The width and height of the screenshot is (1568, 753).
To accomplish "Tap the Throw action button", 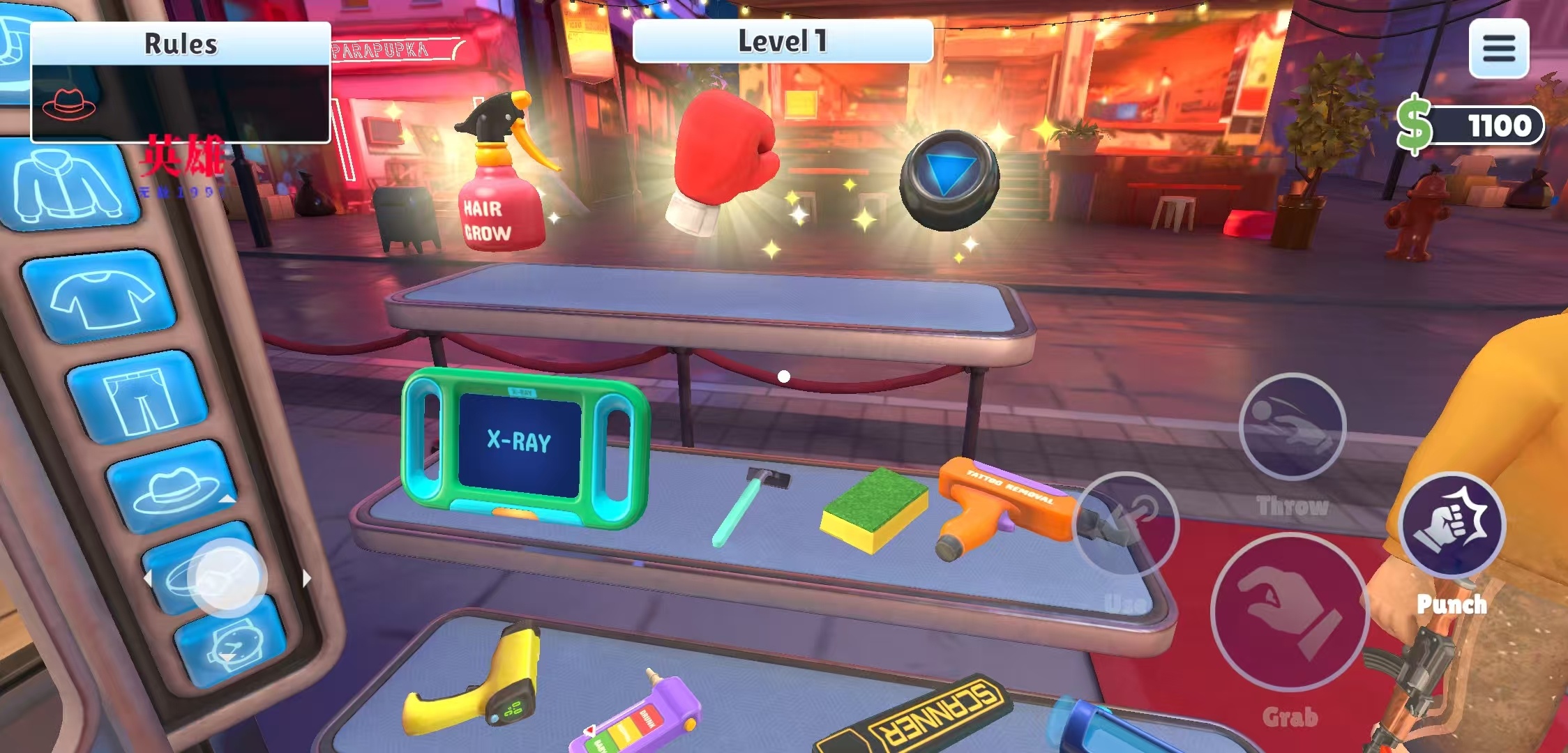I will coord(1292,427).
